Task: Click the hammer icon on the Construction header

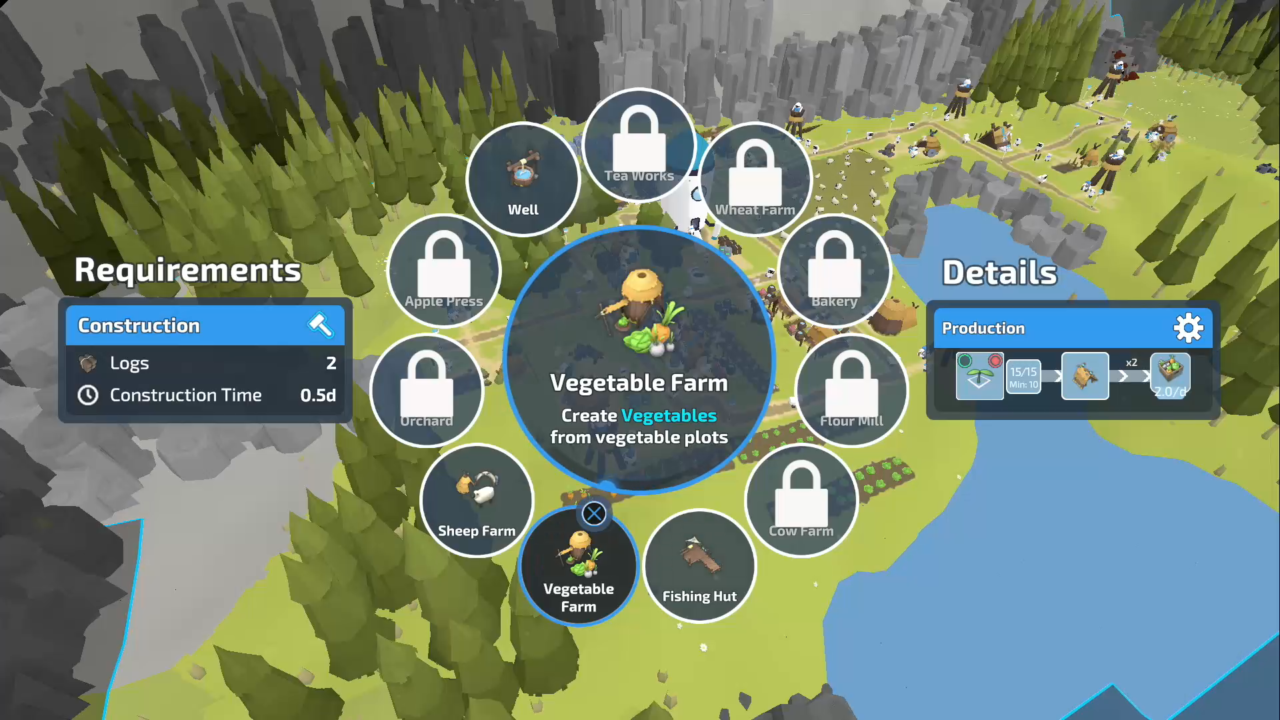Action: (319, 324)
